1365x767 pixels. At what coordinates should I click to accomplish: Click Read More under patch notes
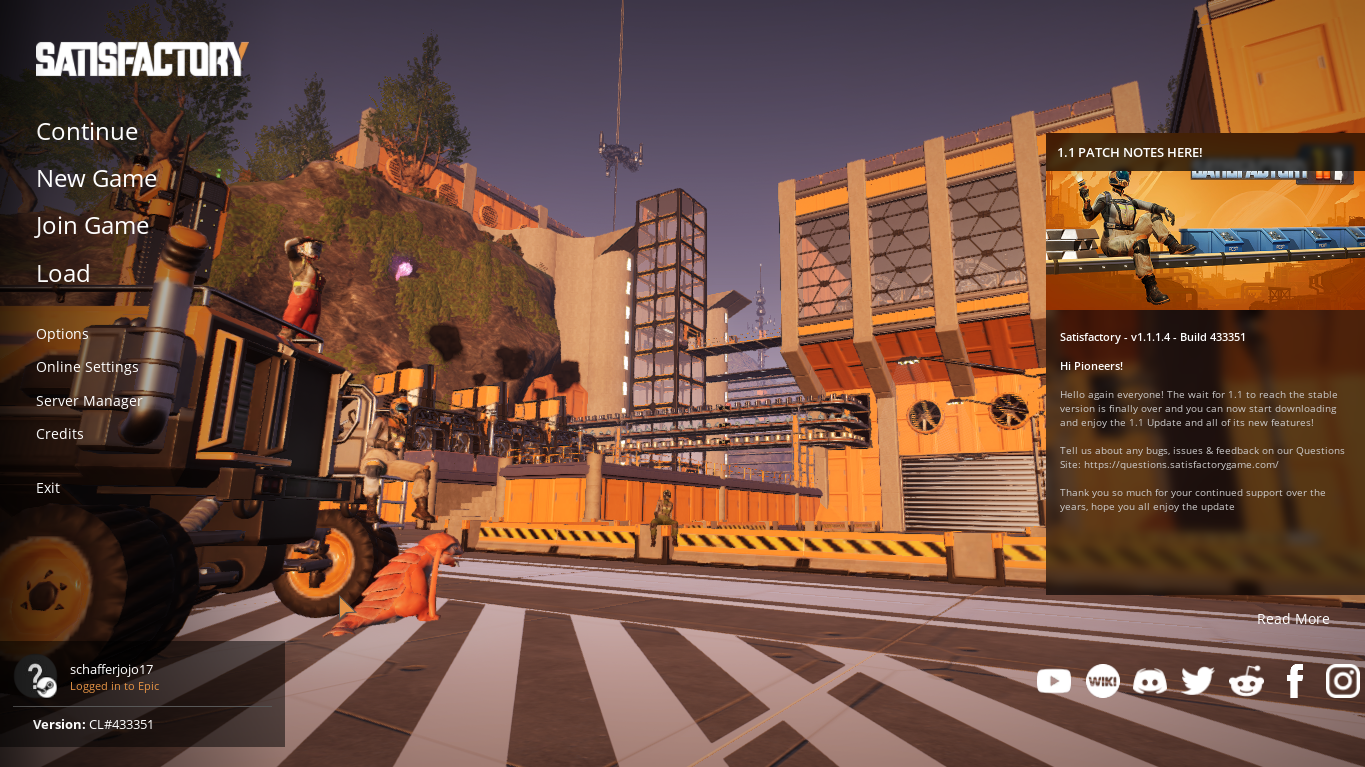tap(1293, 619)
